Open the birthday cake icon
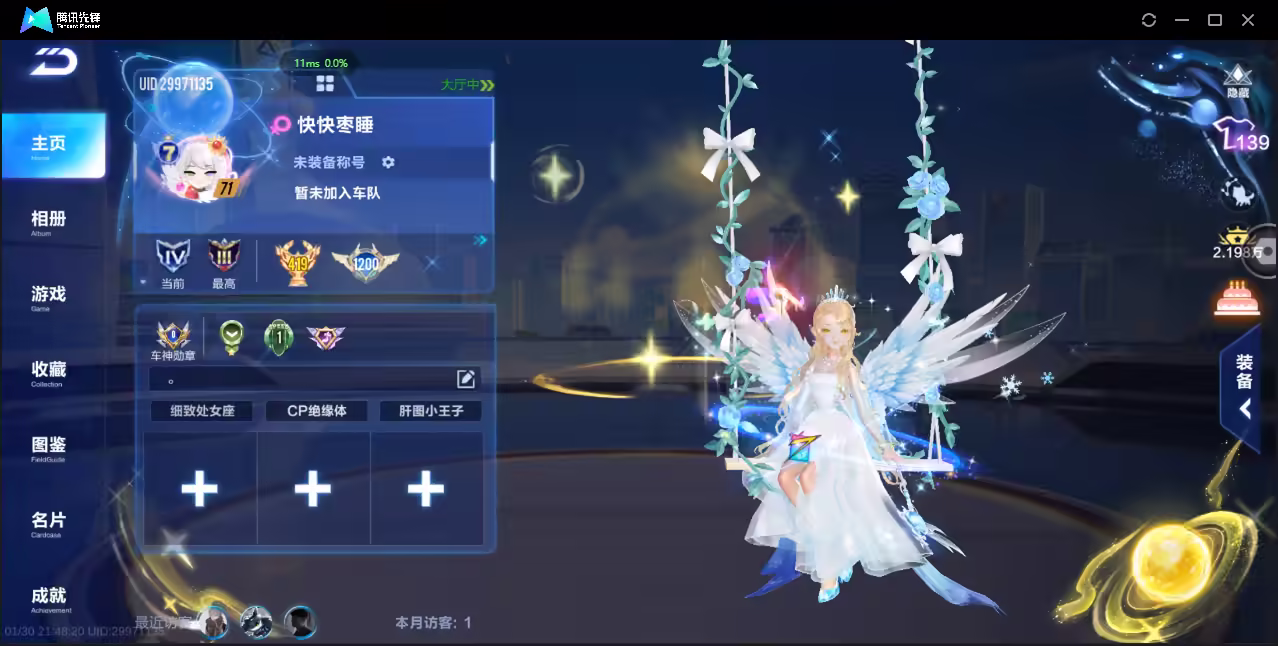1278x646 pixels. click(x=1236, y=298)
